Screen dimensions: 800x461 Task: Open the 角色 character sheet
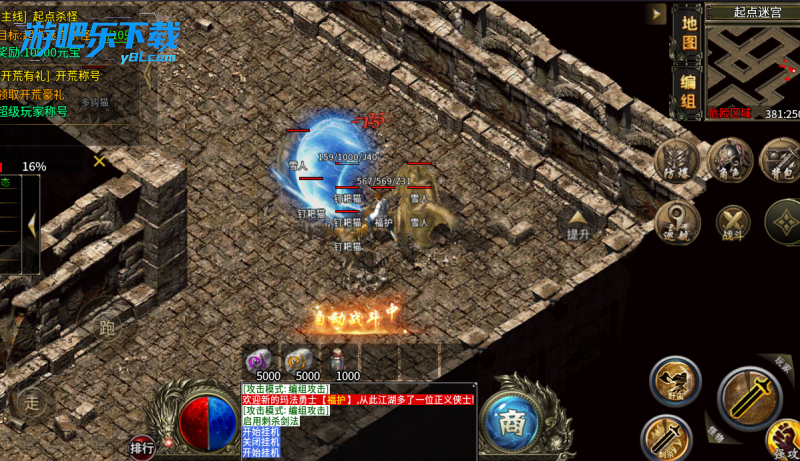coord(730,161)
